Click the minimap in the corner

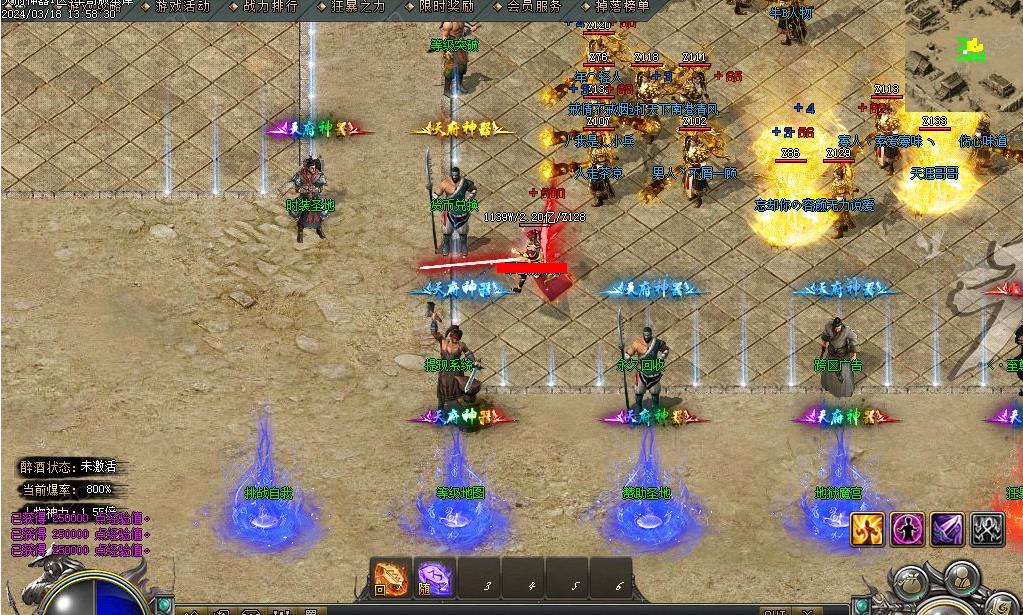pos(963,54)
